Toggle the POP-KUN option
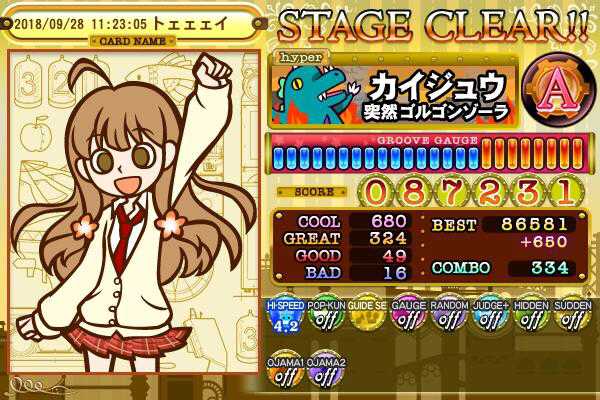This screenshot has width=600, height=400. click(x=324, y=319)
